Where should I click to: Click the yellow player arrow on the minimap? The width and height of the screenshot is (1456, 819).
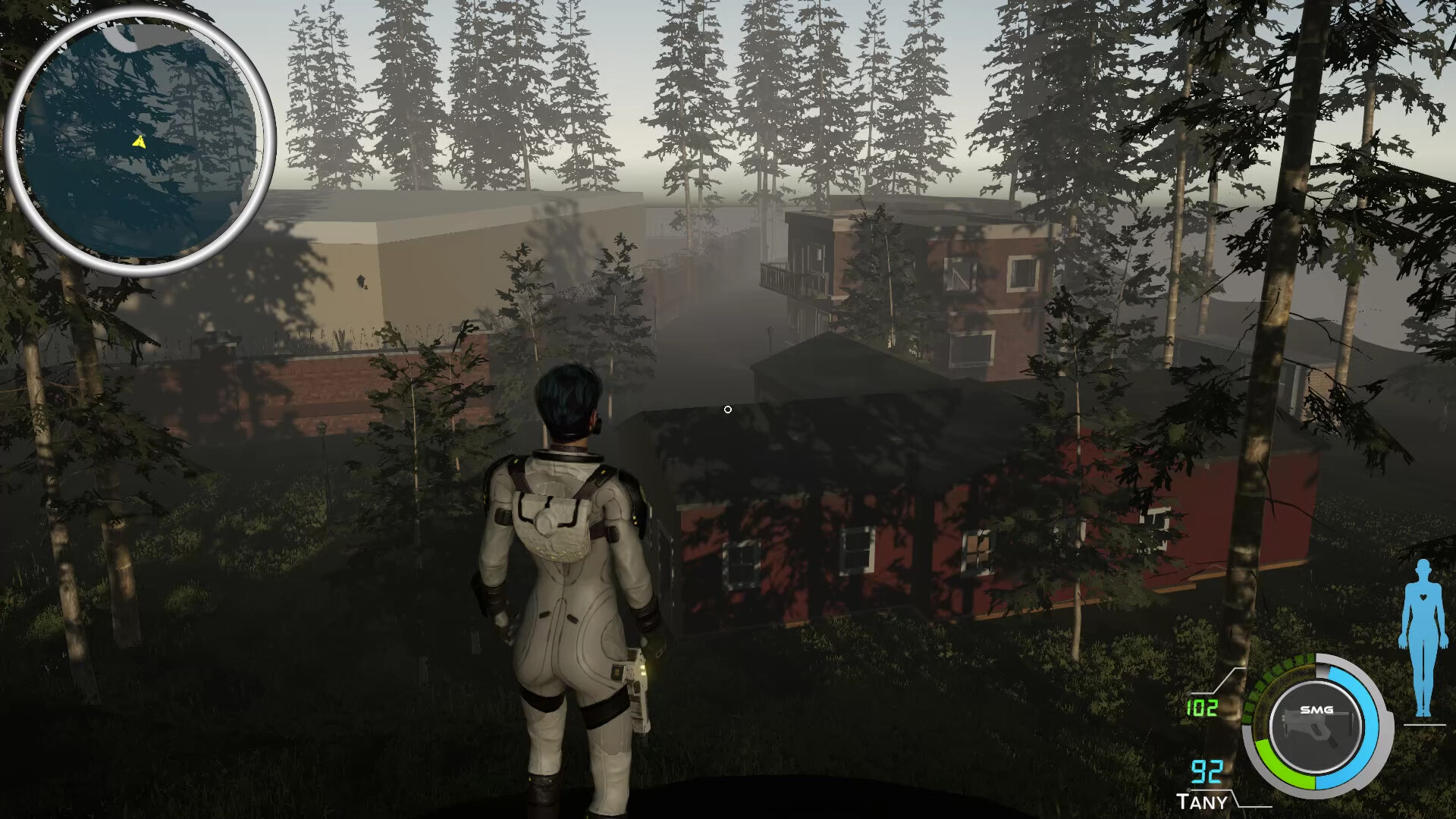(140, 140)
